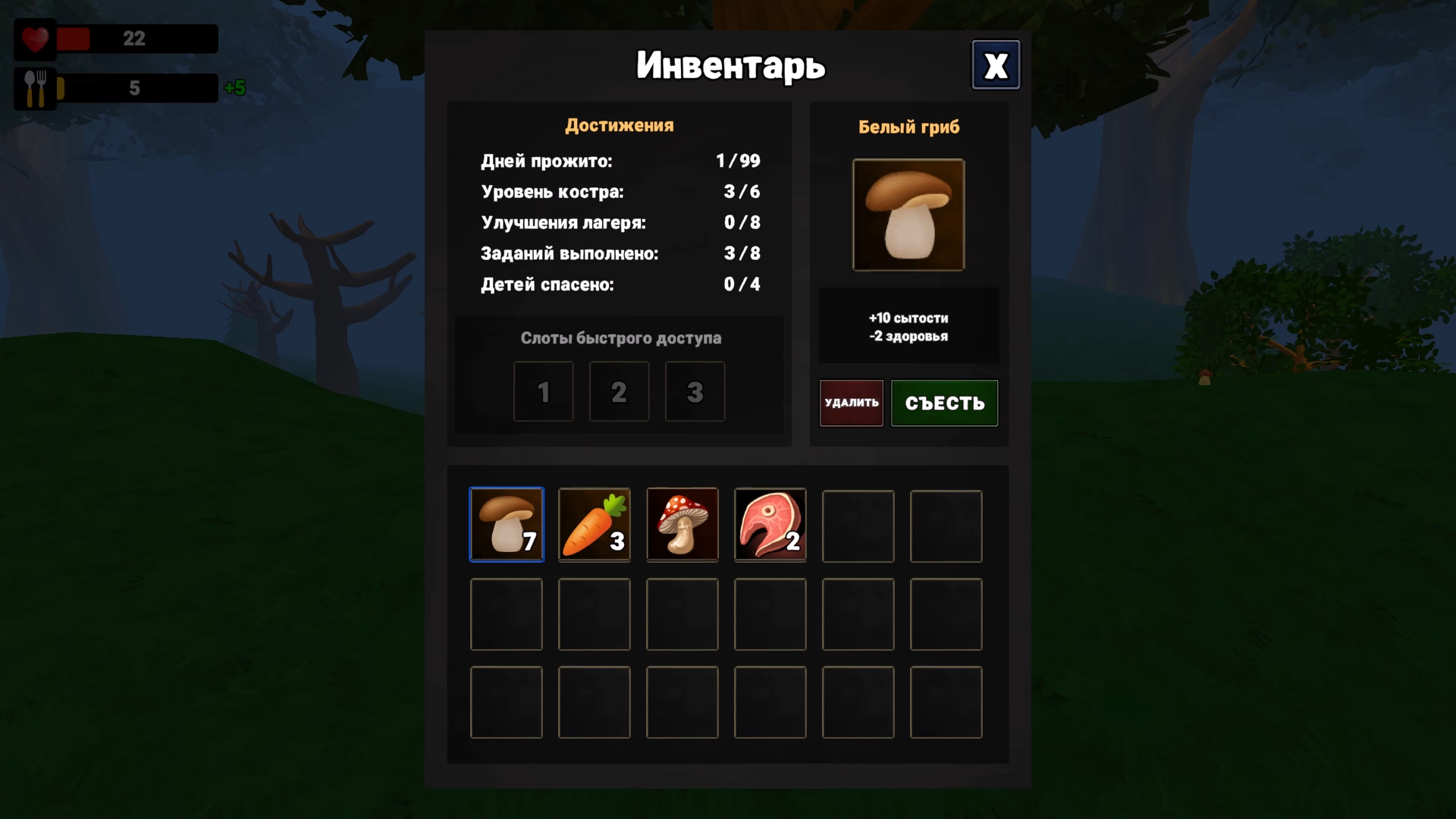
Task: Click the Слоты быстрого доступа label
Action: tap(620, 338)
